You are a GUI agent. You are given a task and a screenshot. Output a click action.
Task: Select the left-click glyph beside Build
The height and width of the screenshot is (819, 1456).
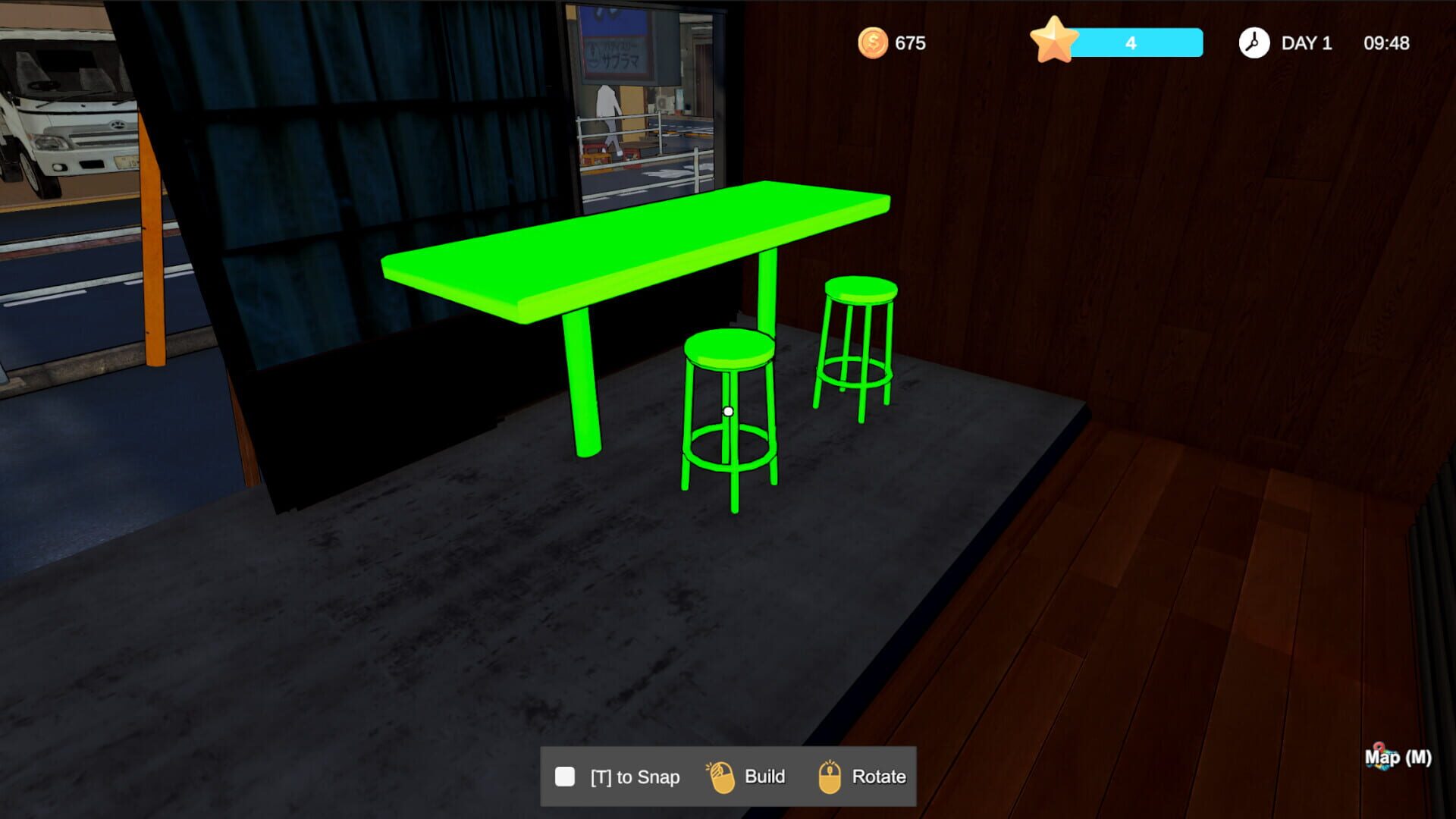(721, 776)
